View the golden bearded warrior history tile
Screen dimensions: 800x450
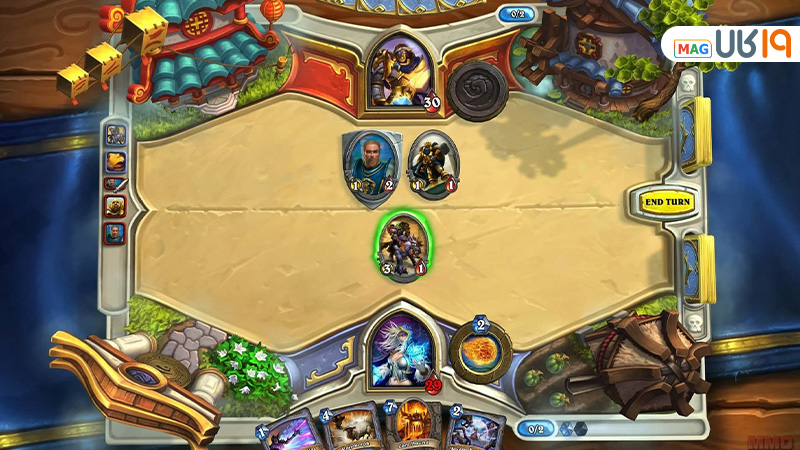tap(116, 207)
